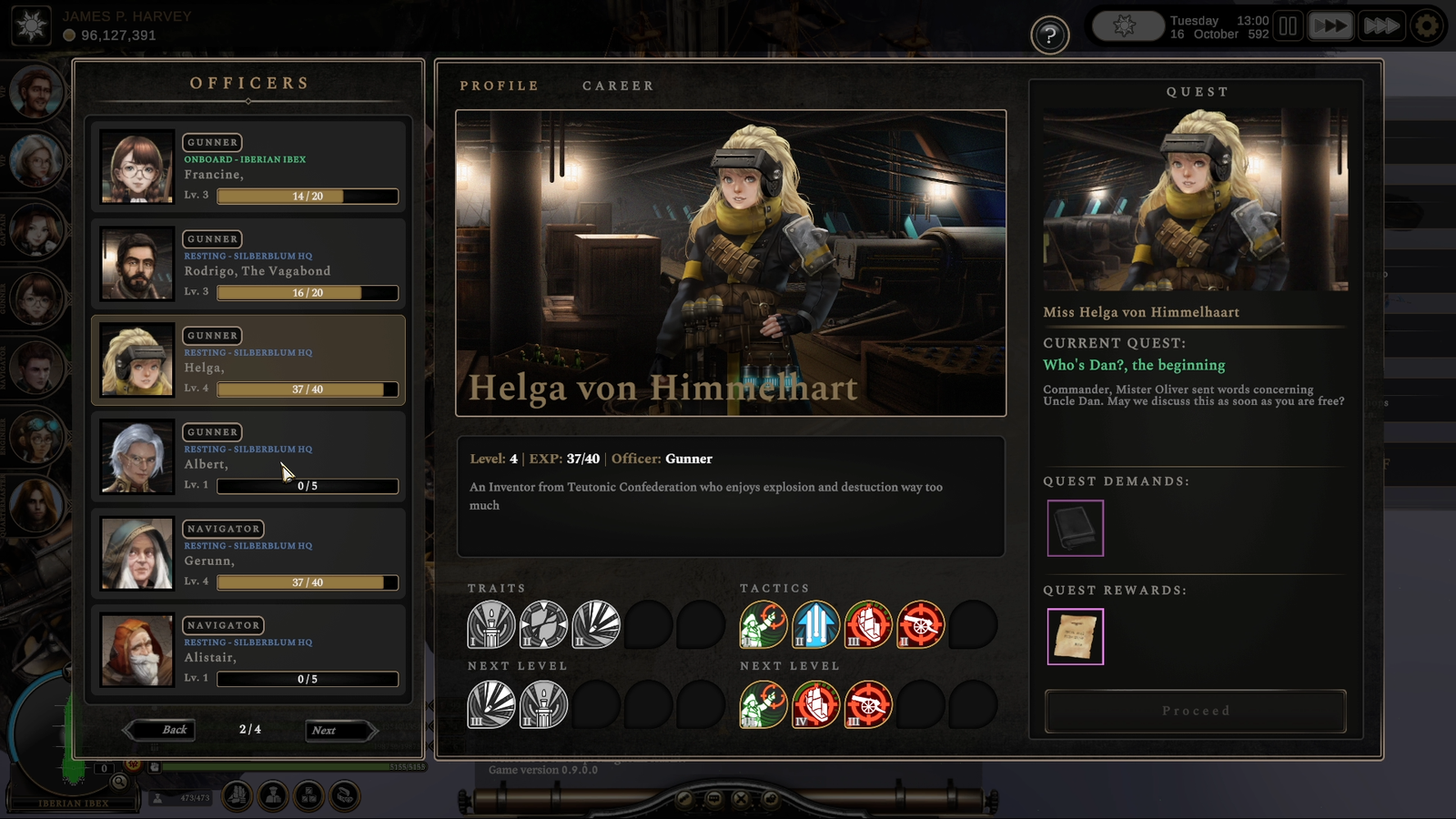Click the Back page arrow
1456x819 pixels.
(162, 730)
